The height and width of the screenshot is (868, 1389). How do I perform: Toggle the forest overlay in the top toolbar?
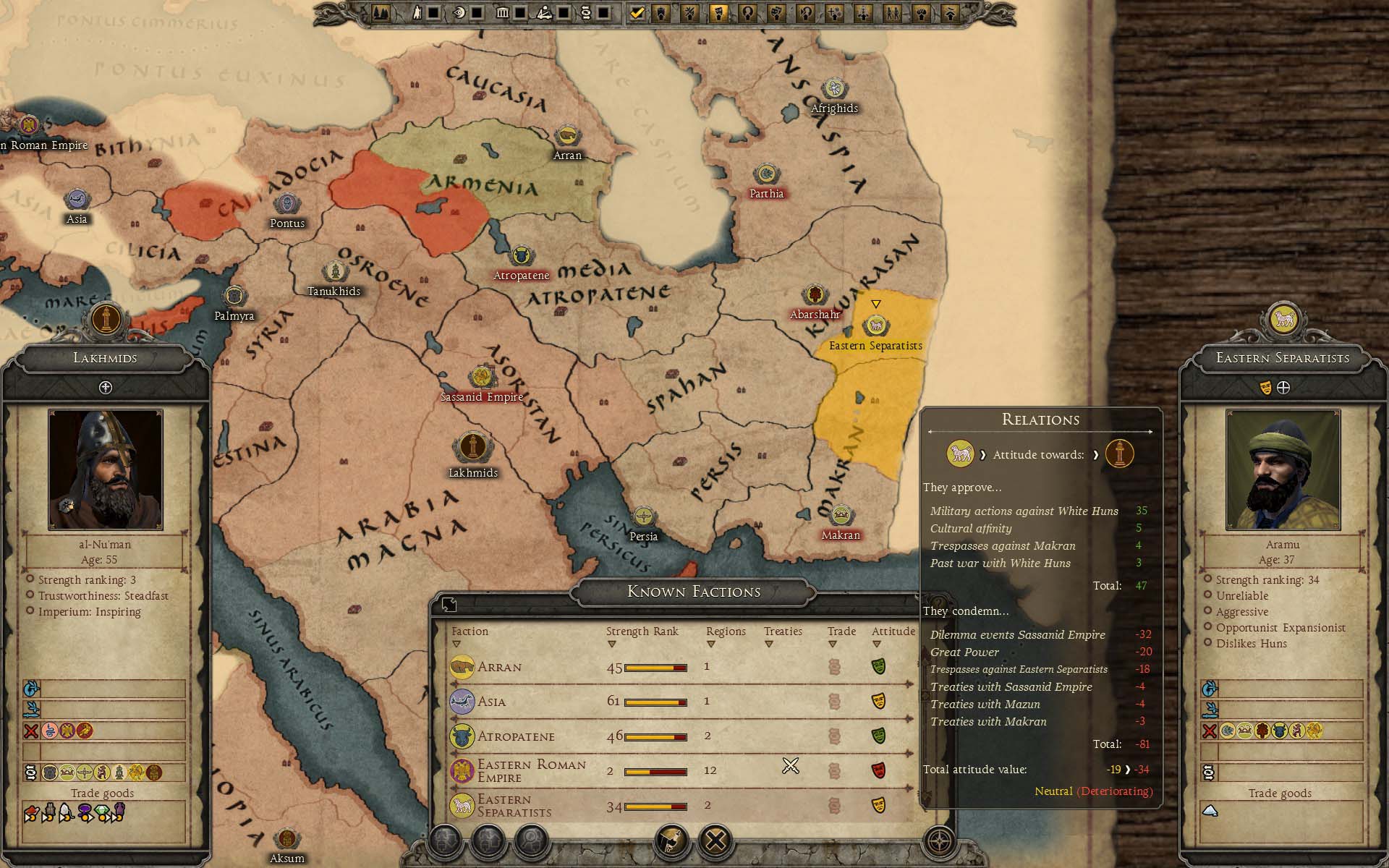(x=381, y=13)
